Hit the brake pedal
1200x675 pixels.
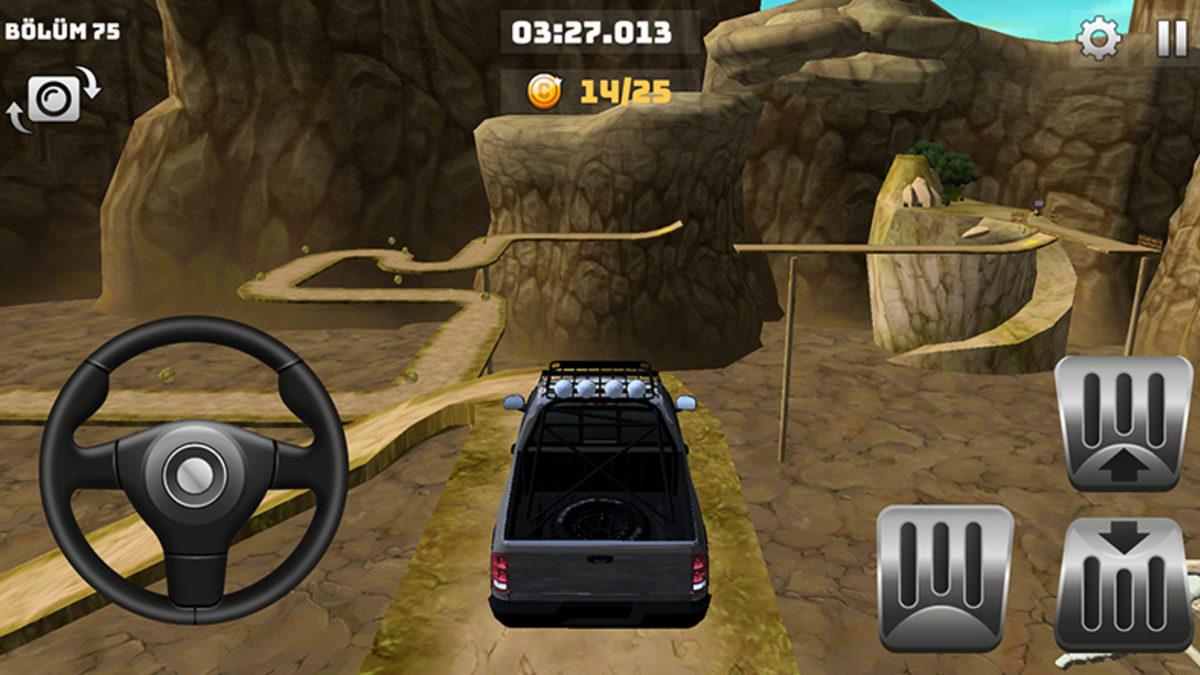point(944,577)
